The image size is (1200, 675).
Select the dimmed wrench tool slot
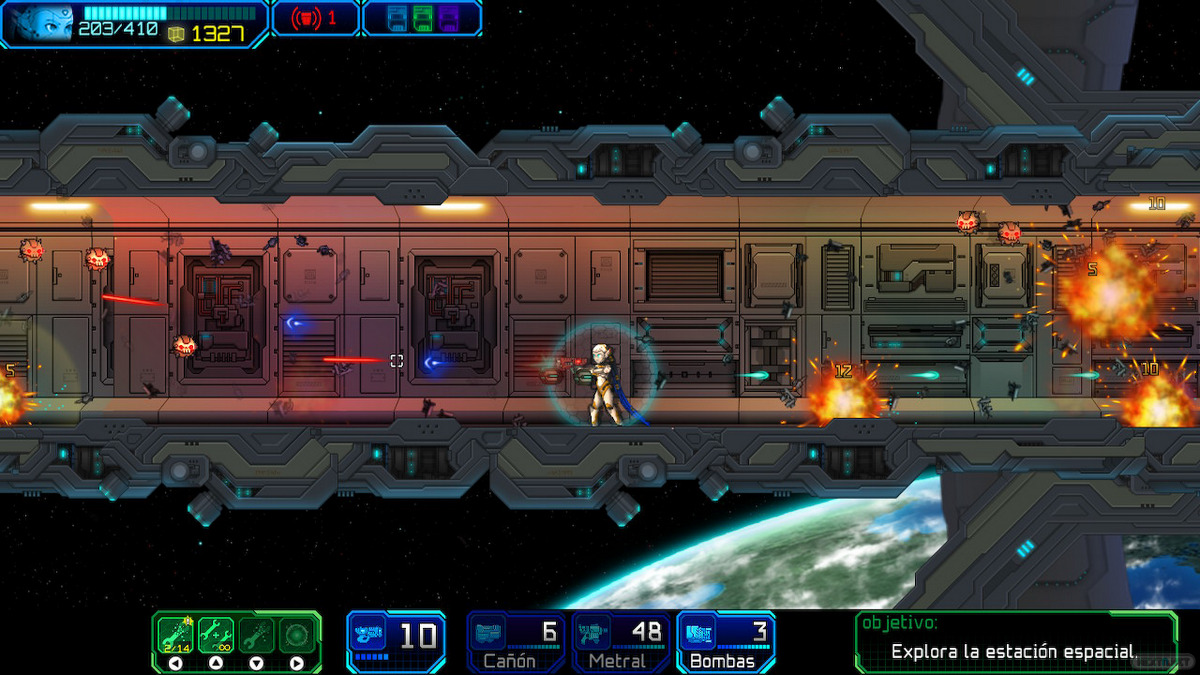pyautogui.click(x=256, y=634)
